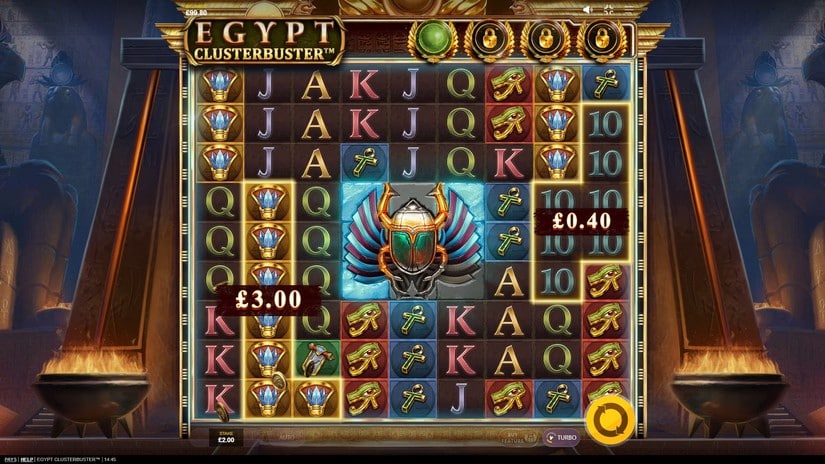
Task: Spin the reels with the yellow button
Action: coord(606,418)
